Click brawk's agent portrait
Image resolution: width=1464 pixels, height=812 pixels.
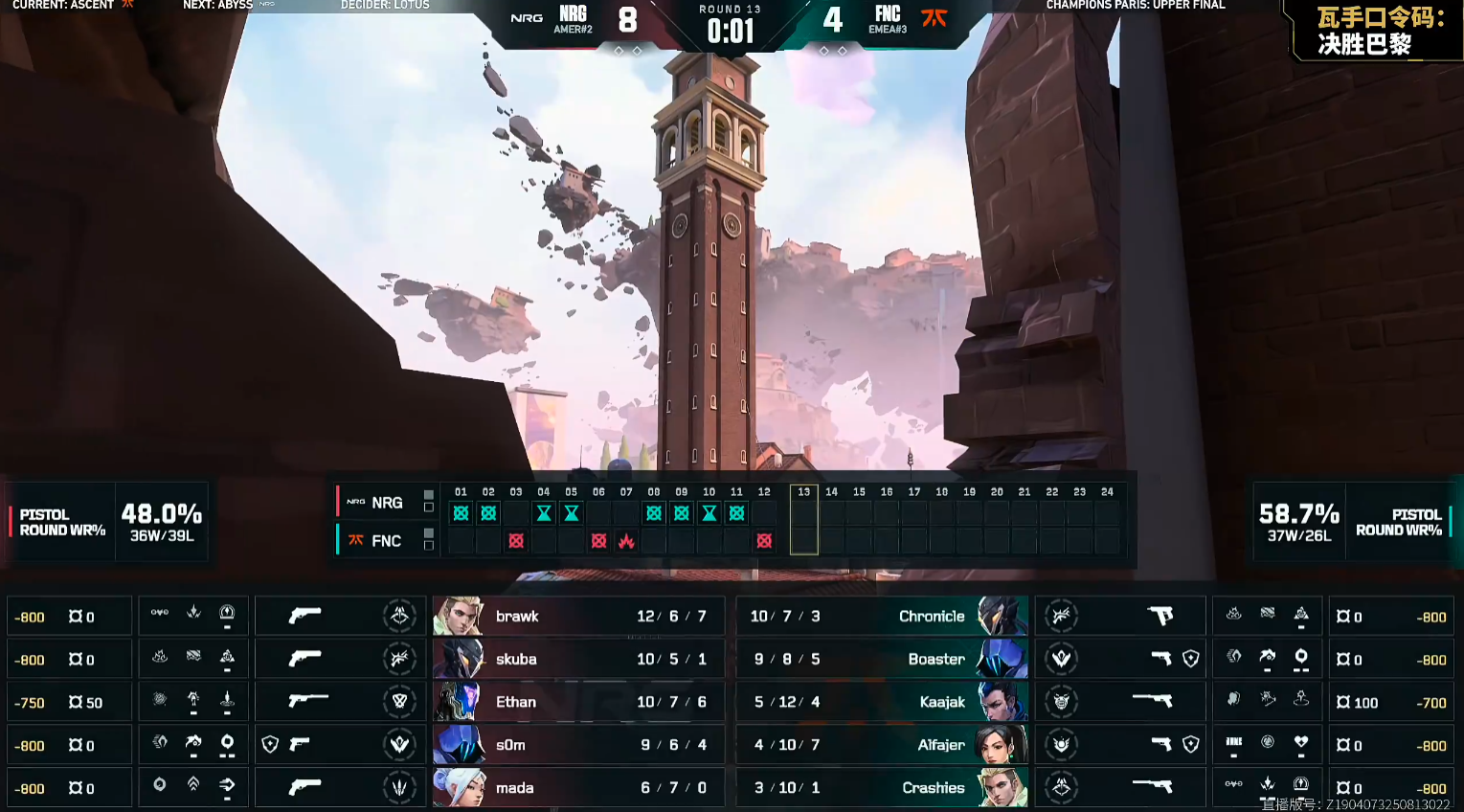click(458, 617)
